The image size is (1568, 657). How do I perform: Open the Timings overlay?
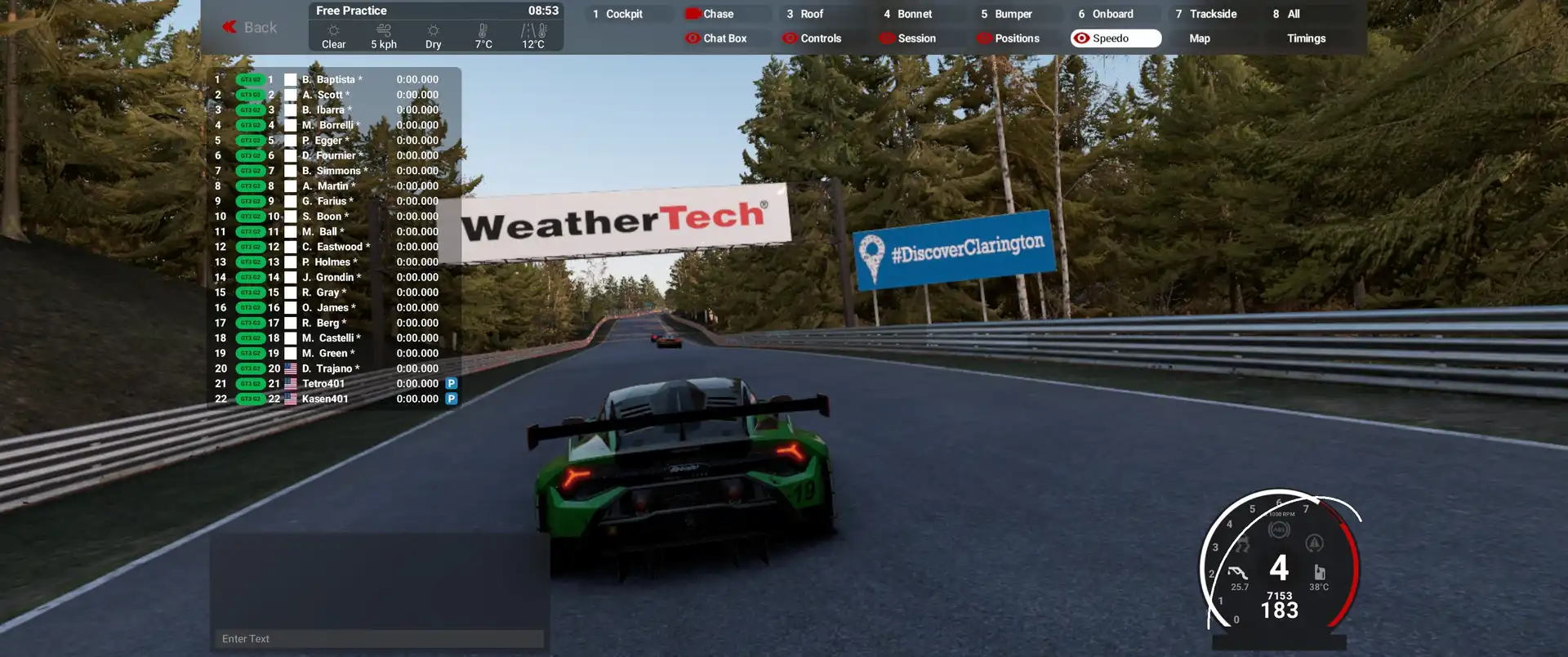click(1306, 38)
